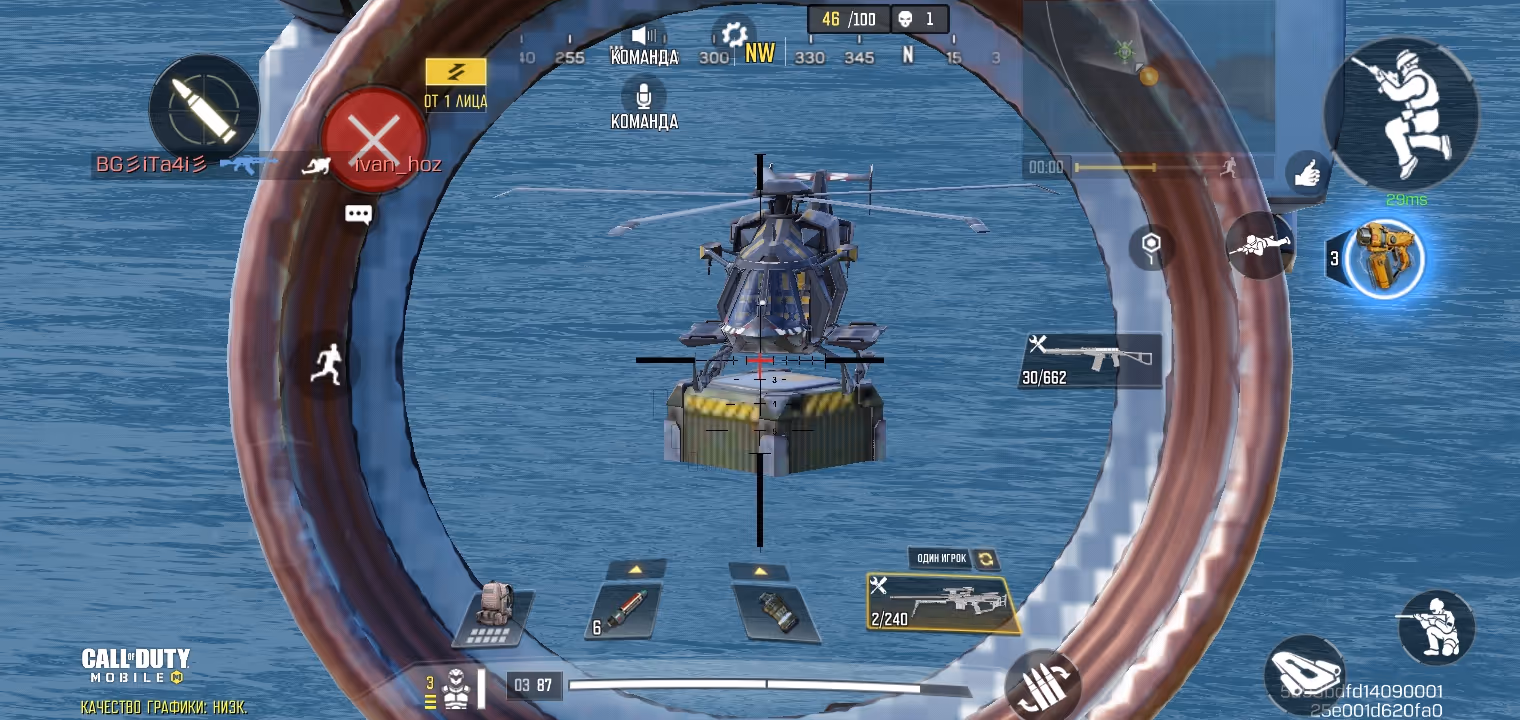
Task: Open the quick chat speech bubble
Action: [x=358, y=215]
